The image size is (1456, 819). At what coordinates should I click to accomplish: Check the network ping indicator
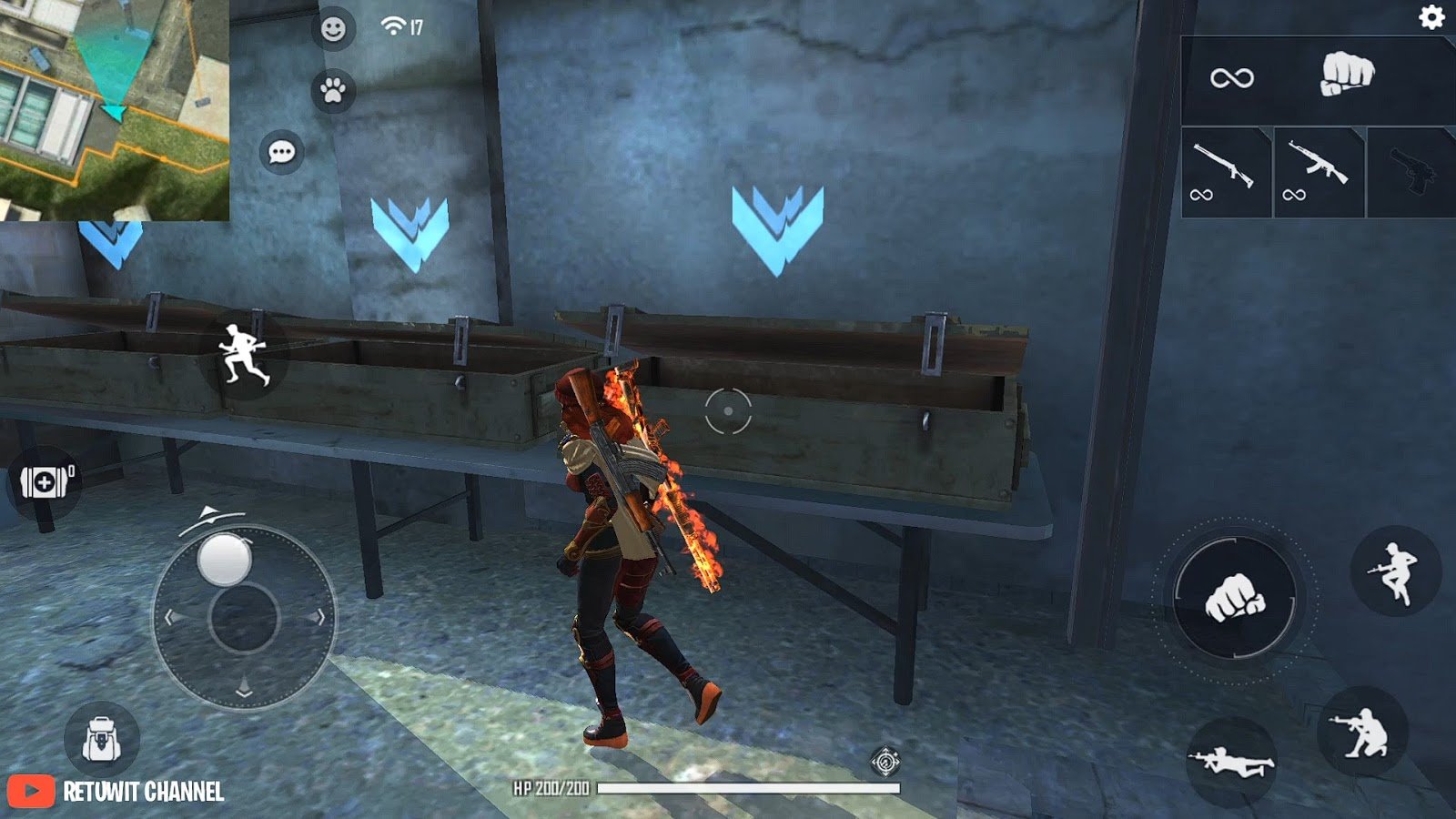pos(393,25)
